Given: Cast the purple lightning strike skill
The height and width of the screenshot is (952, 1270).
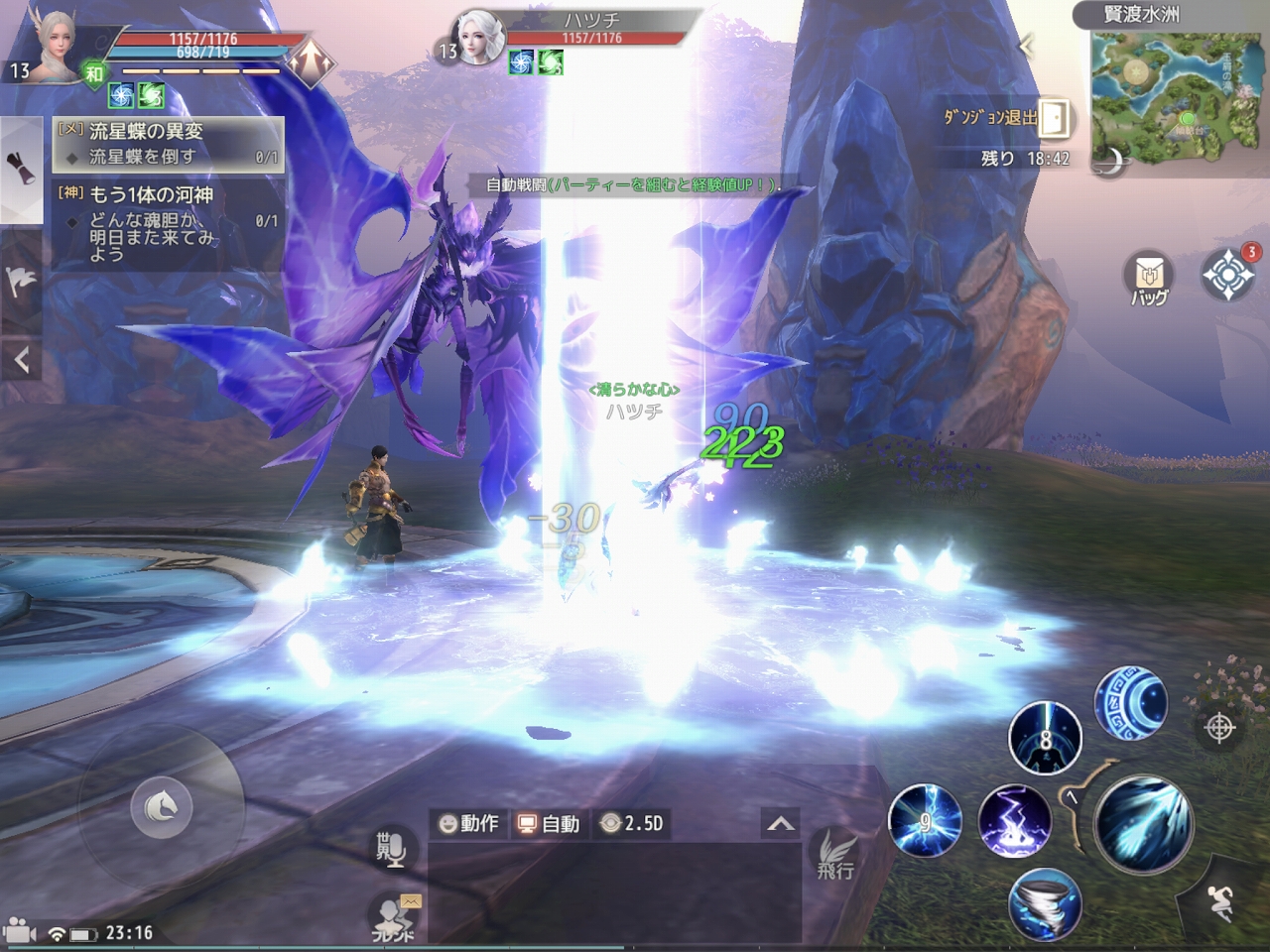Looking at the screenshot, I should 1014,821.
